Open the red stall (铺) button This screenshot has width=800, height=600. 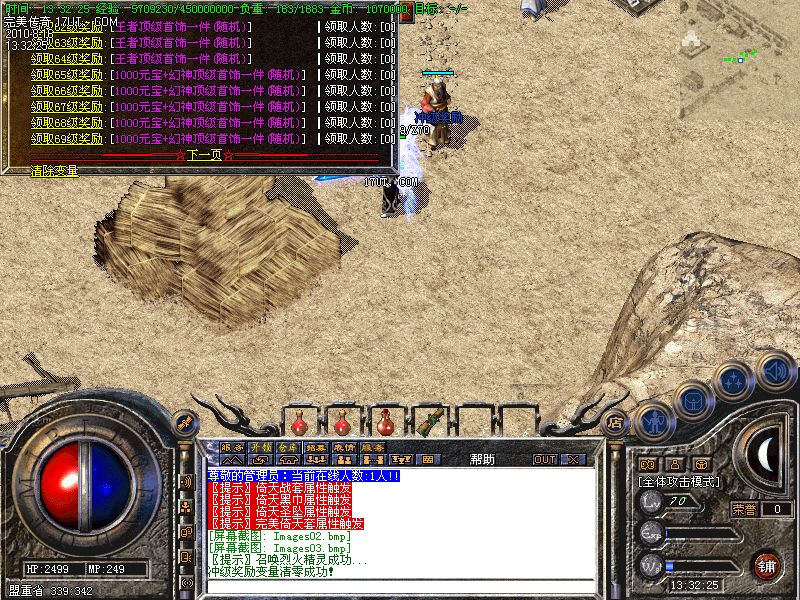[x=767, y=564]
